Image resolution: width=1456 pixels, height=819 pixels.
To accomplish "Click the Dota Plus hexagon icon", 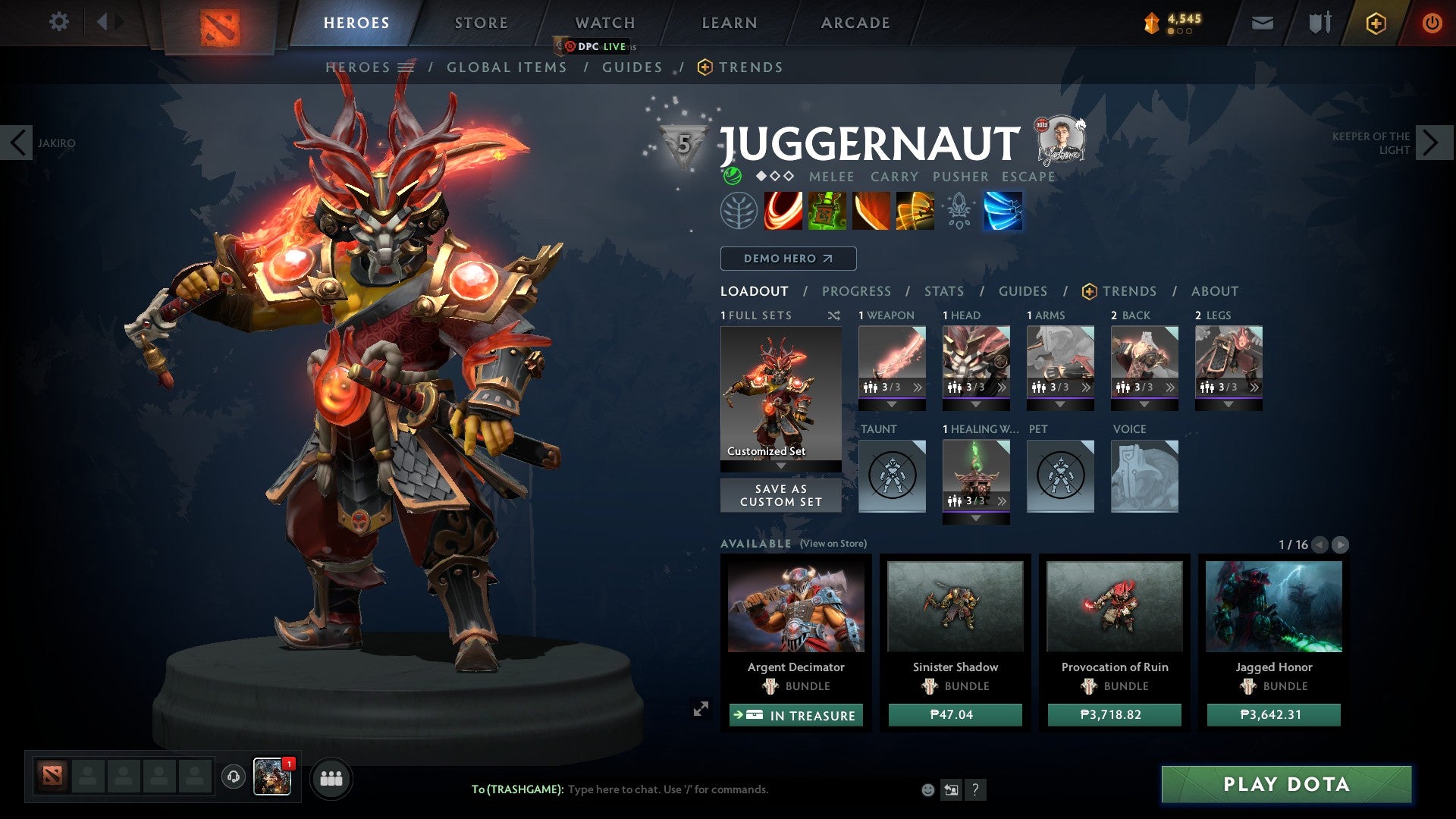I will pyautogui.click(x=1376, y=23).
